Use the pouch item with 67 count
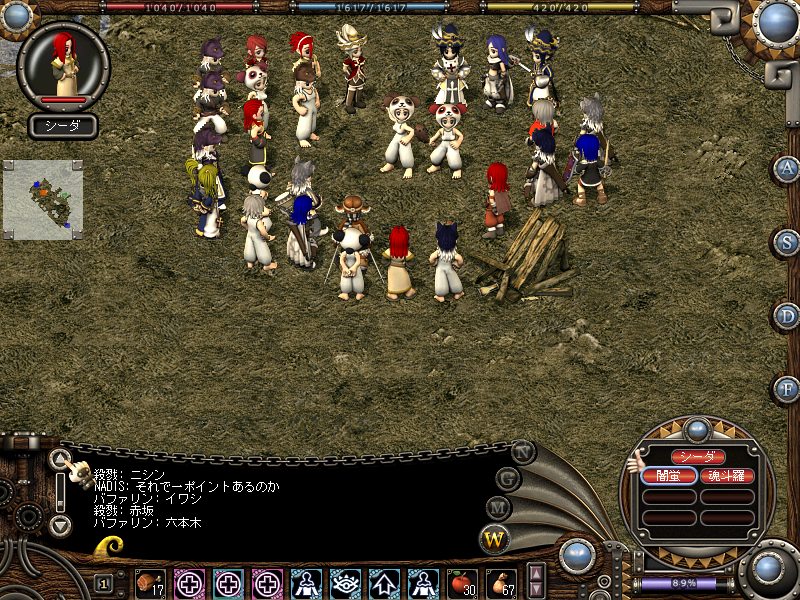This screenshot has width=800, height=600. pyautogui.click(x=500, y=582)
